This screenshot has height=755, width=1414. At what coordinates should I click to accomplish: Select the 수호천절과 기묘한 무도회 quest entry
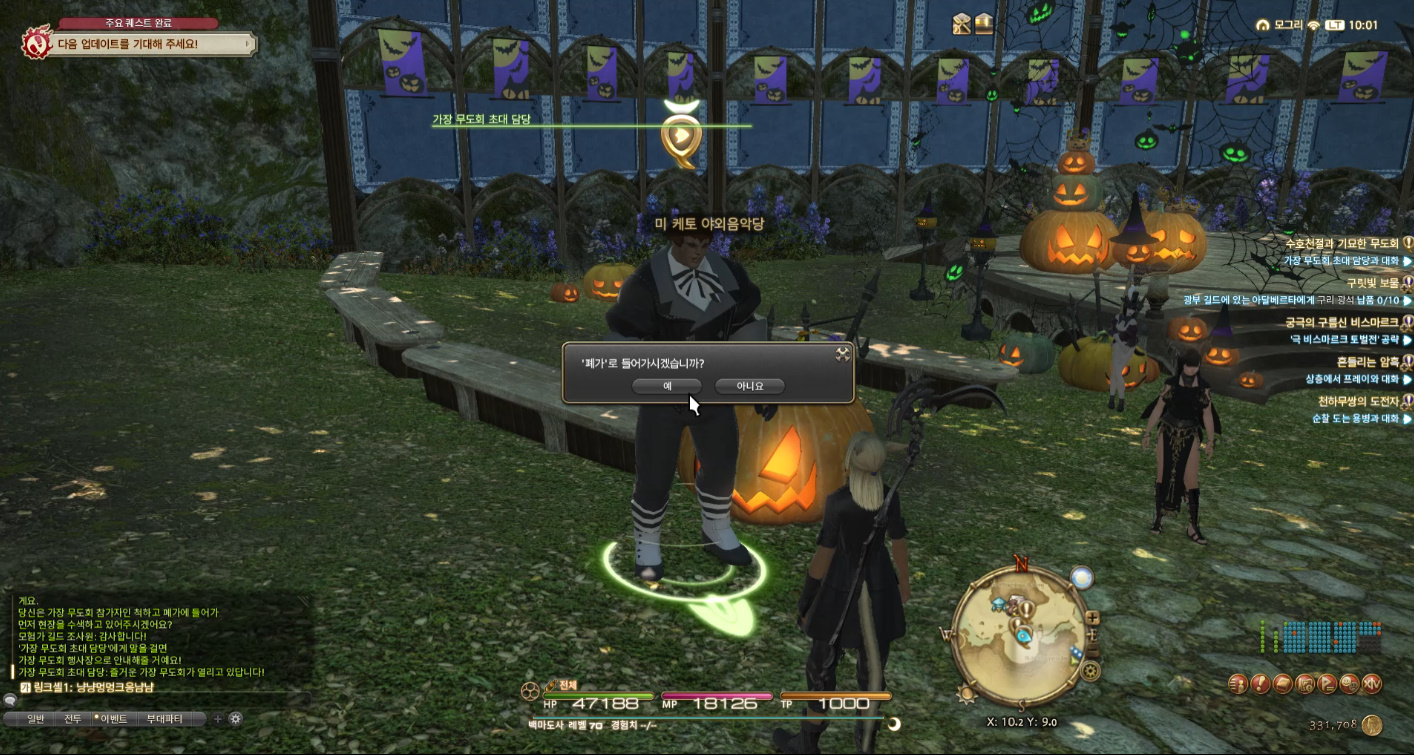coord(1340,243)
